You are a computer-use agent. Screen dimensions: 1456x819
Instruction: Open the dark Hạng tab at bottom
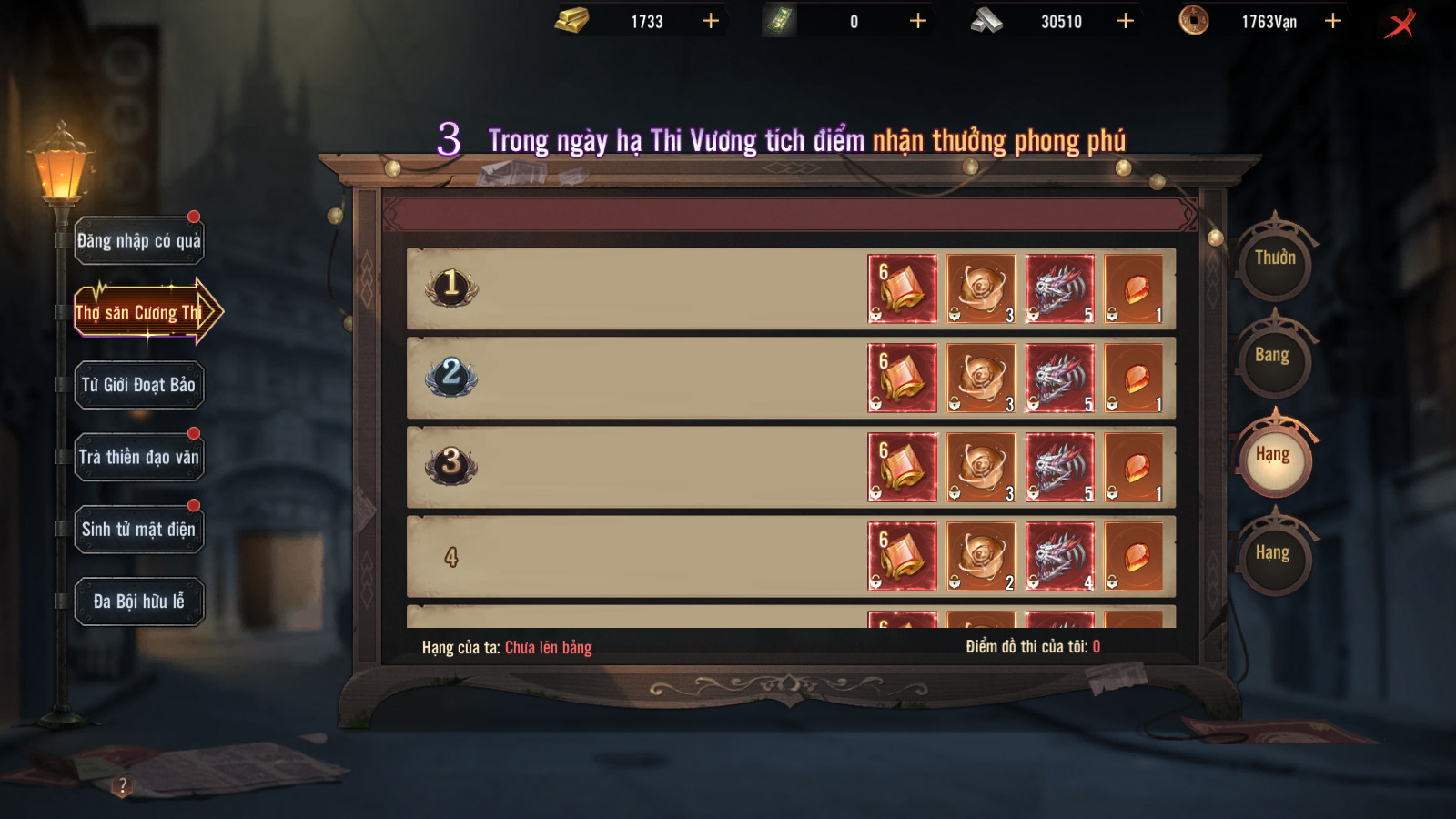[1273, 554]
